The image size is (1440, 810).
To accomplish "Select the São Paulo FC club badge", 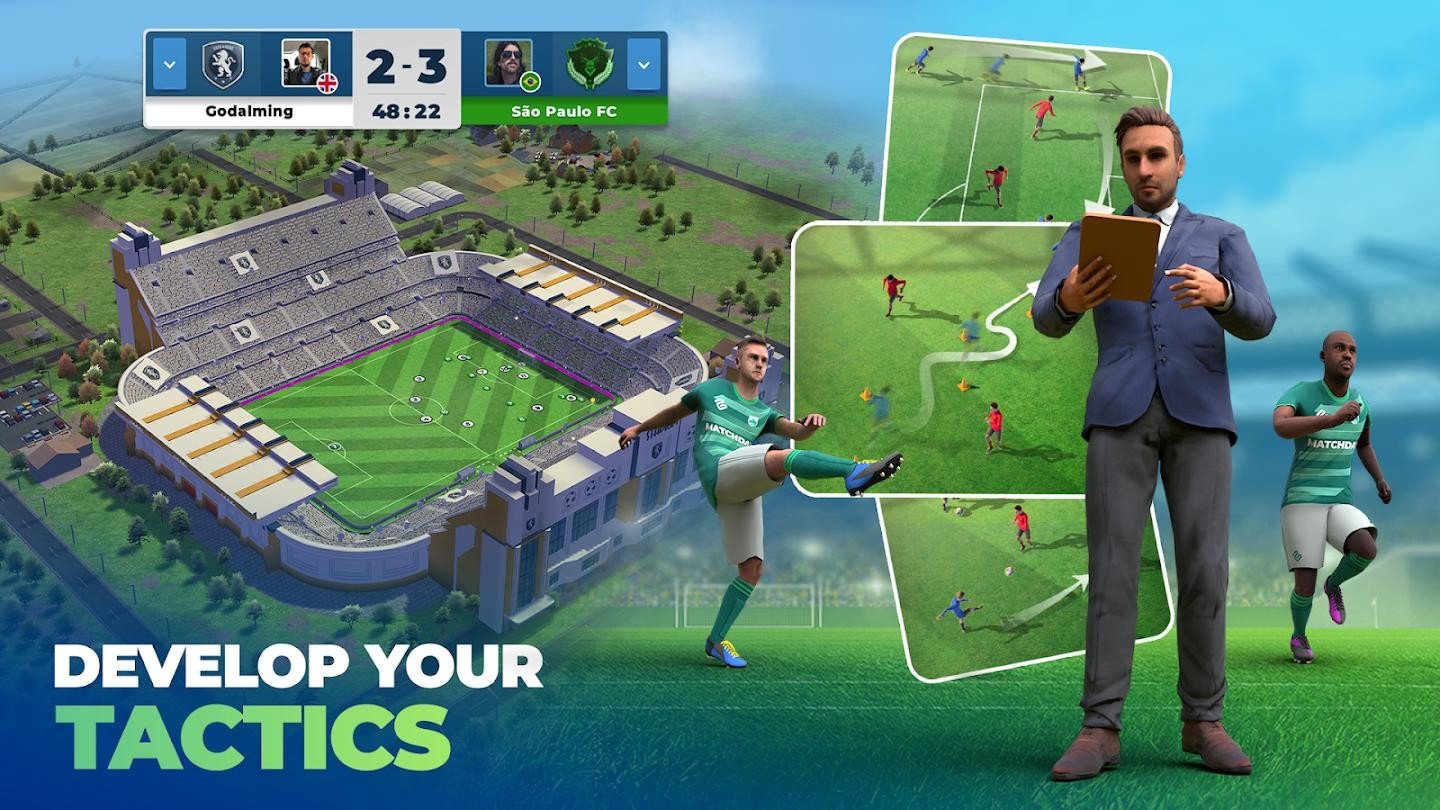I will [592, 62].
